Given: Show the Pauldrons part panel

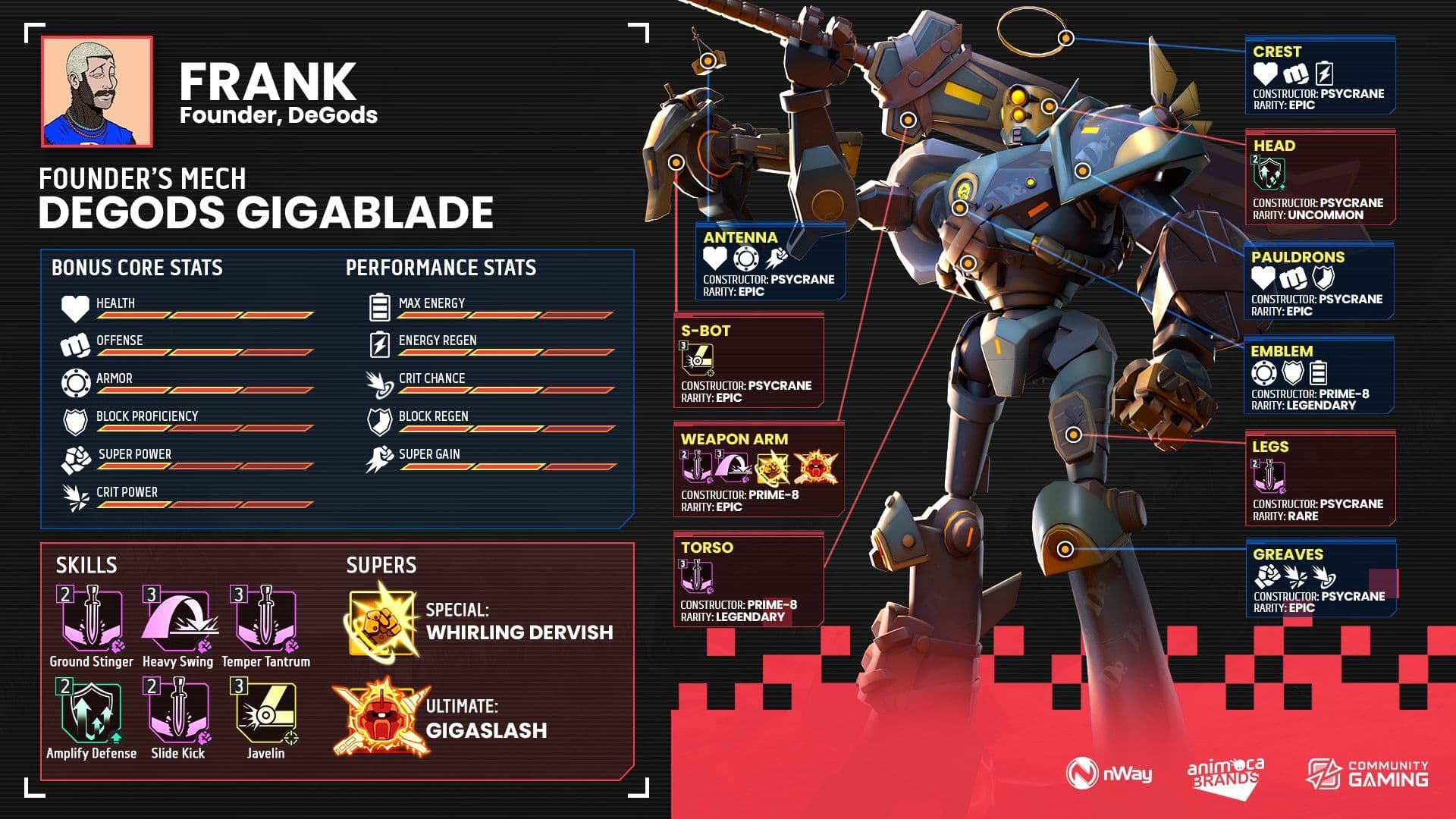Looking at the screenshot, I should [x=1318, y=281].
